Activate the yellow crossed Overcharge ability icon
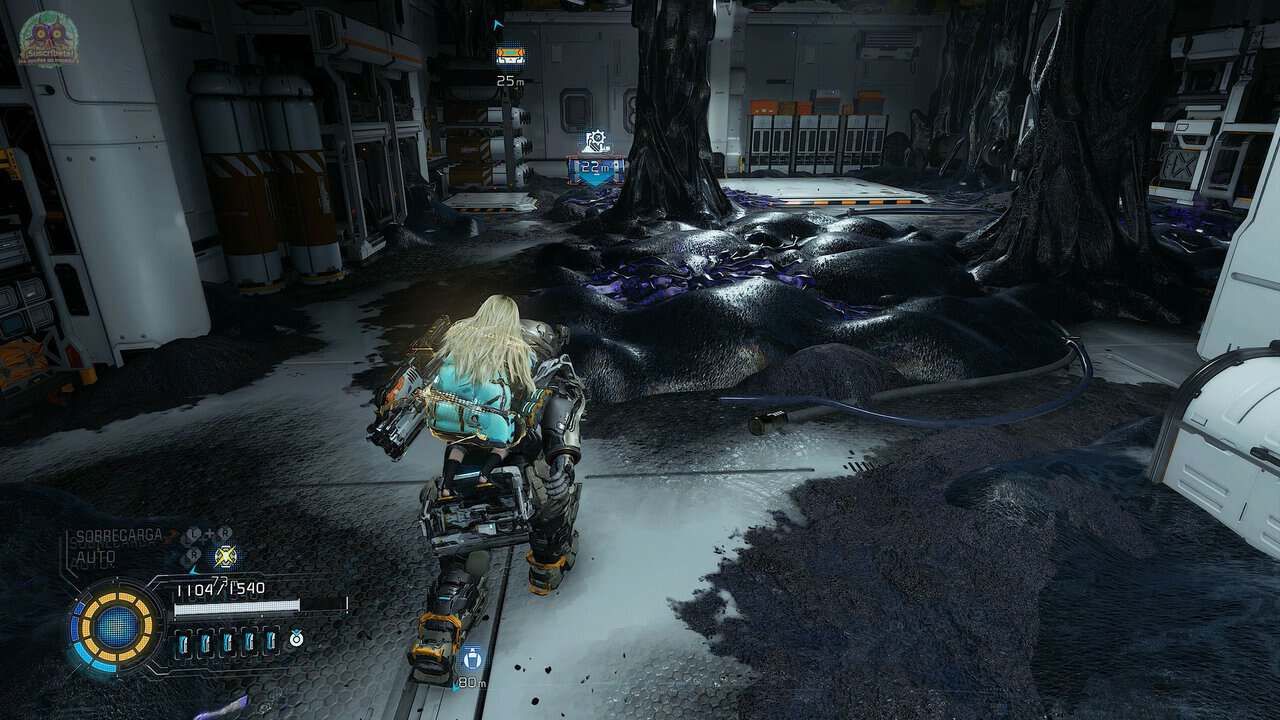 tap(226, 557)
